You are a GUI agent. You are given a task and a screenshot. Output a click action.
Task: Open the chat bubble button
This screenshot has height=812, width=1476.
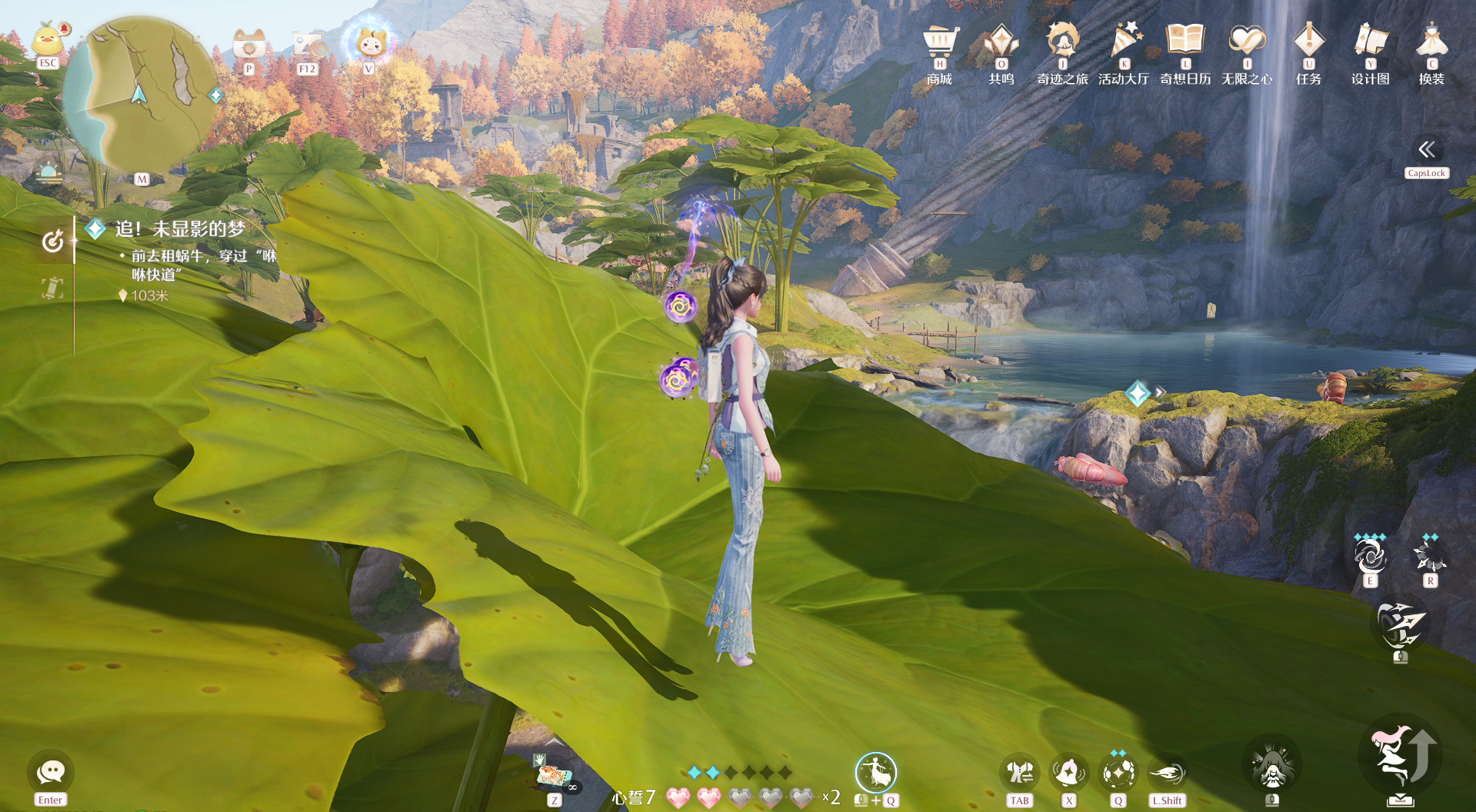tap(51, 772)
